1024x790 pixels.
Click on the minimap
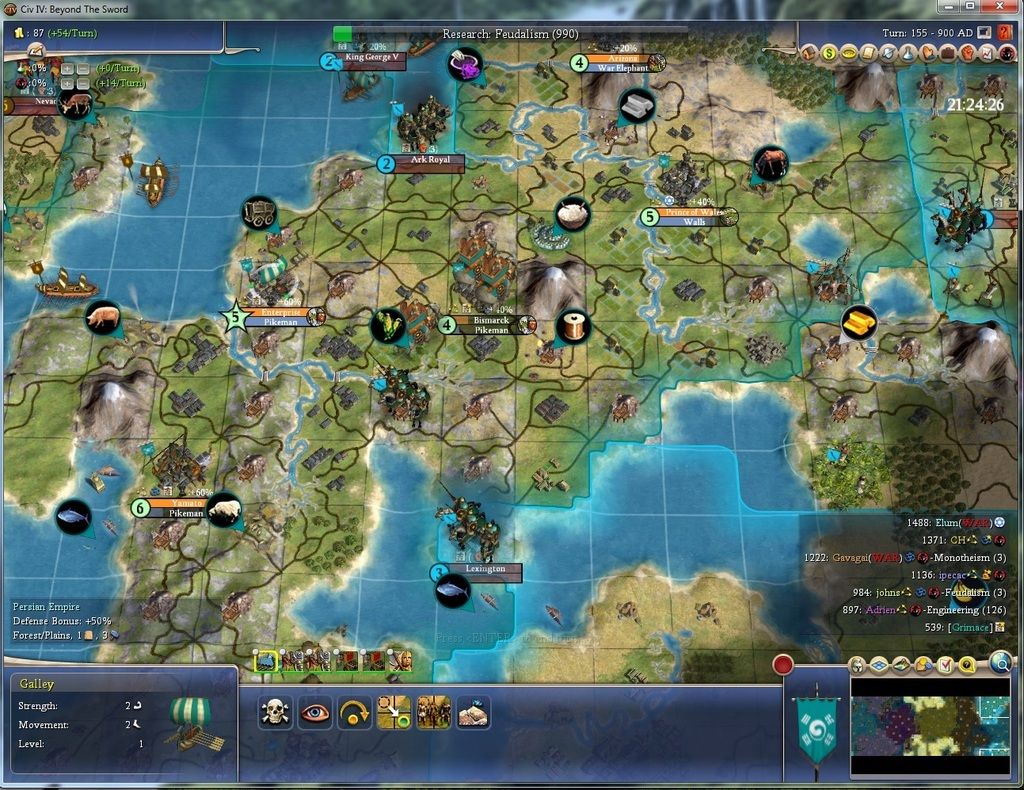(x=929, y=726)
